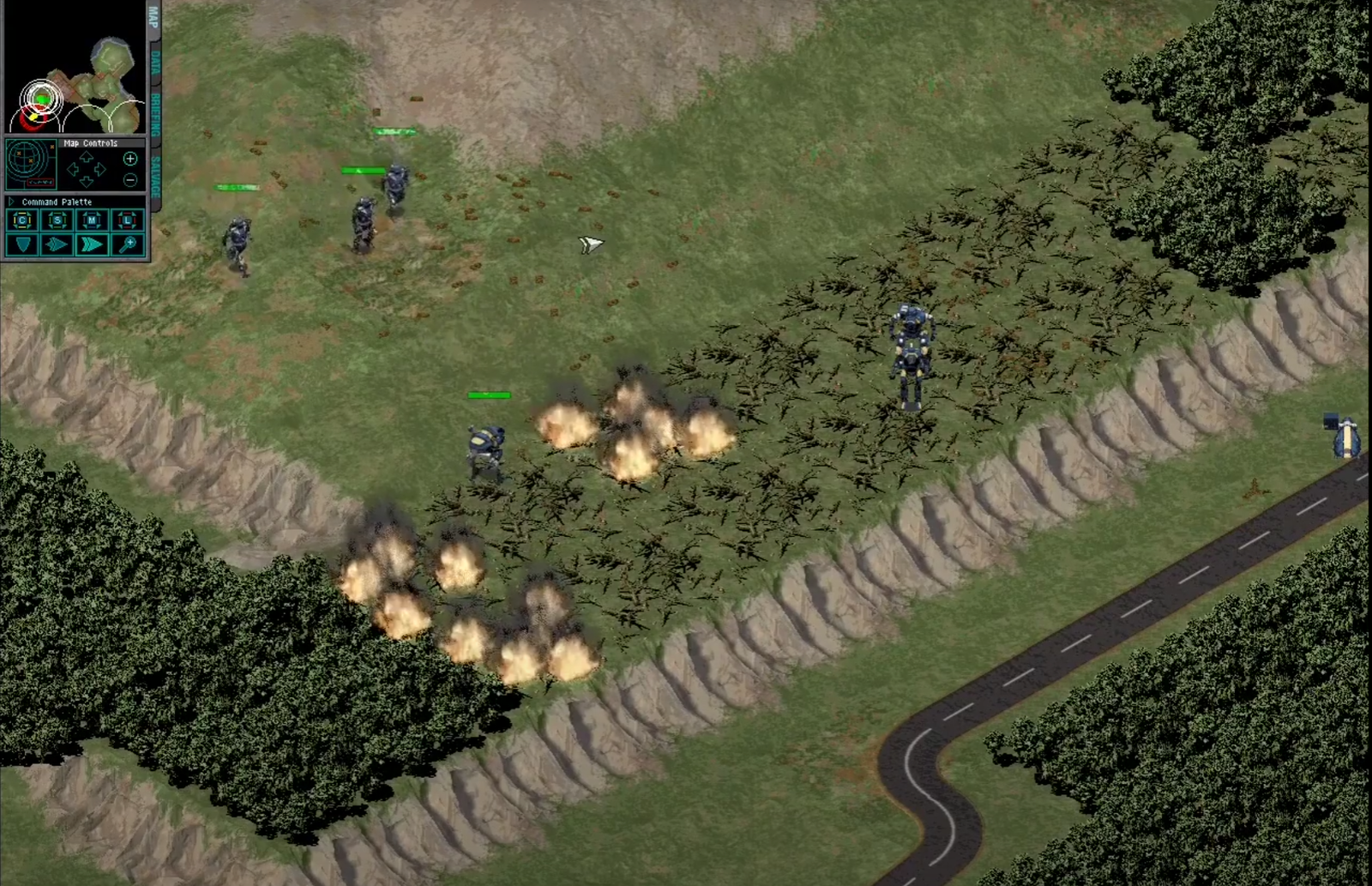The height and width of the screenshot is (886, 1372).
Task: Select the L range command button
Action: [x=127, y=221]
